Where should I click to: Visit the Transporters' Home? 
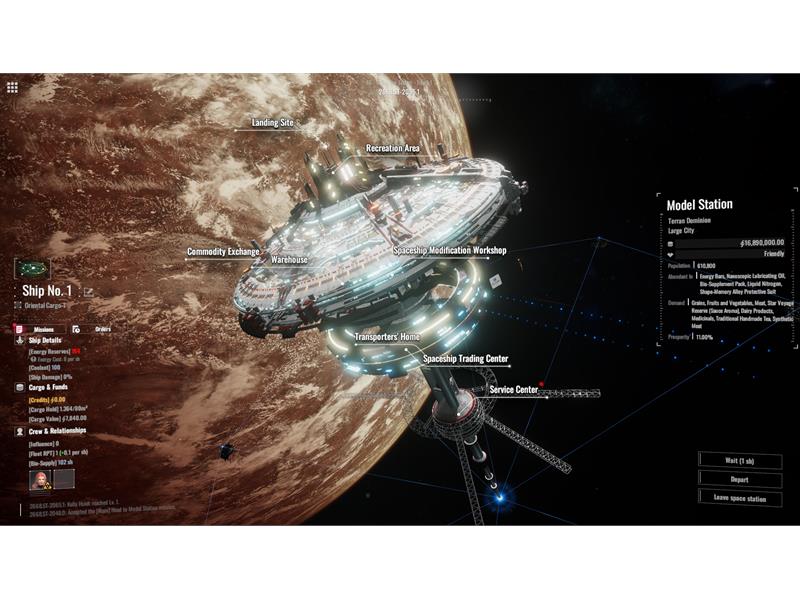(387, 337)
